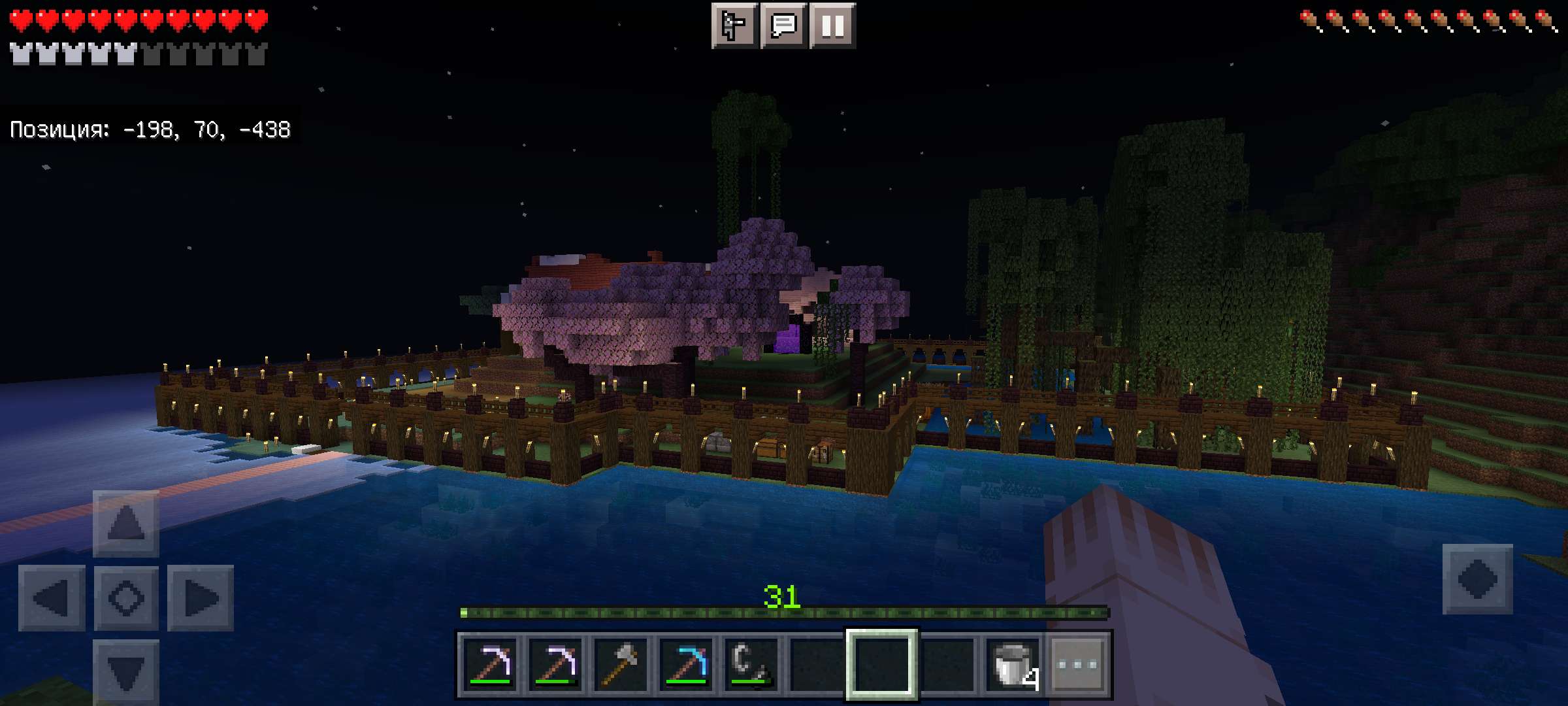Tap the strafe right arrow

click(x=200, y=597)
